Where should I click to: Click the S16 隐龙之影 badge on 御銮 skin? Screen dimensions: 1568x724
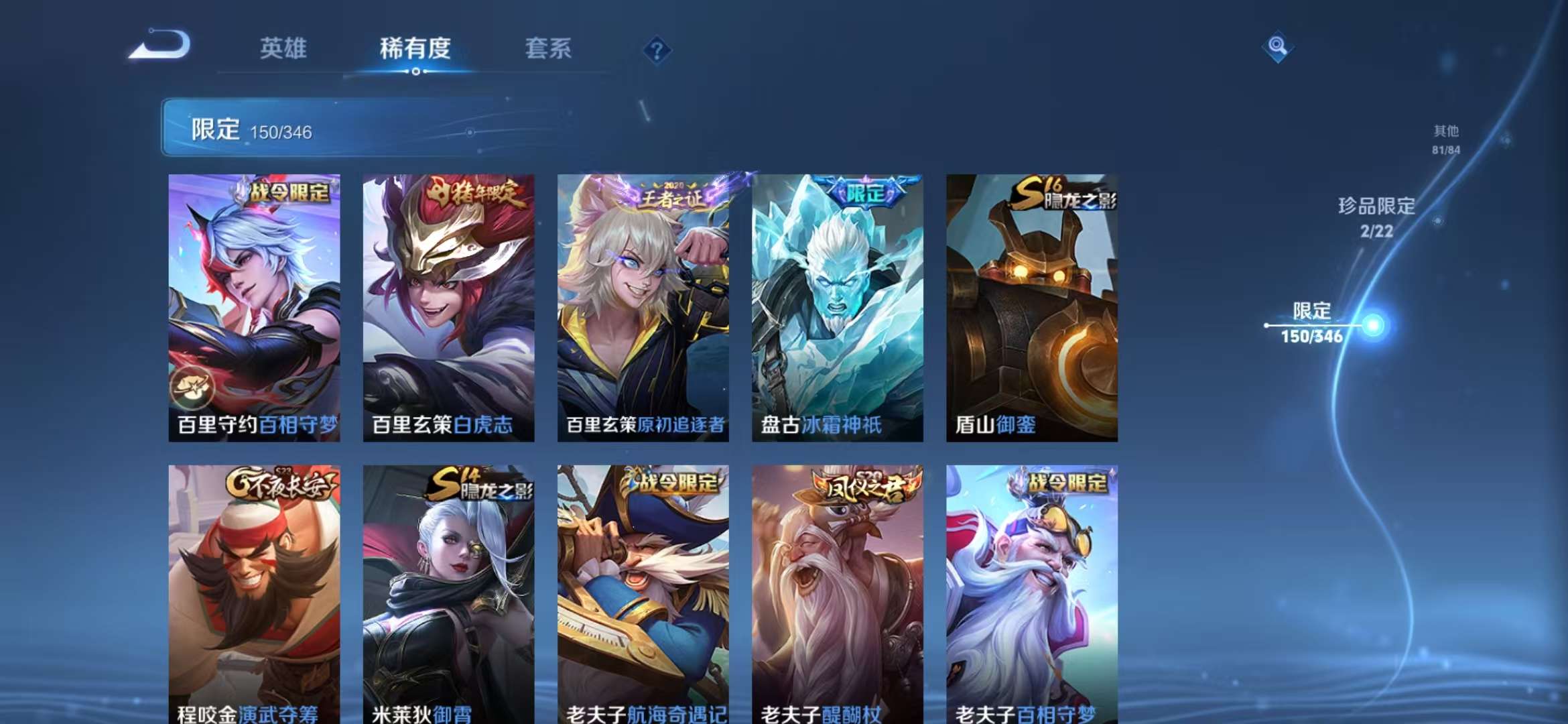[x=1059, y=191]
